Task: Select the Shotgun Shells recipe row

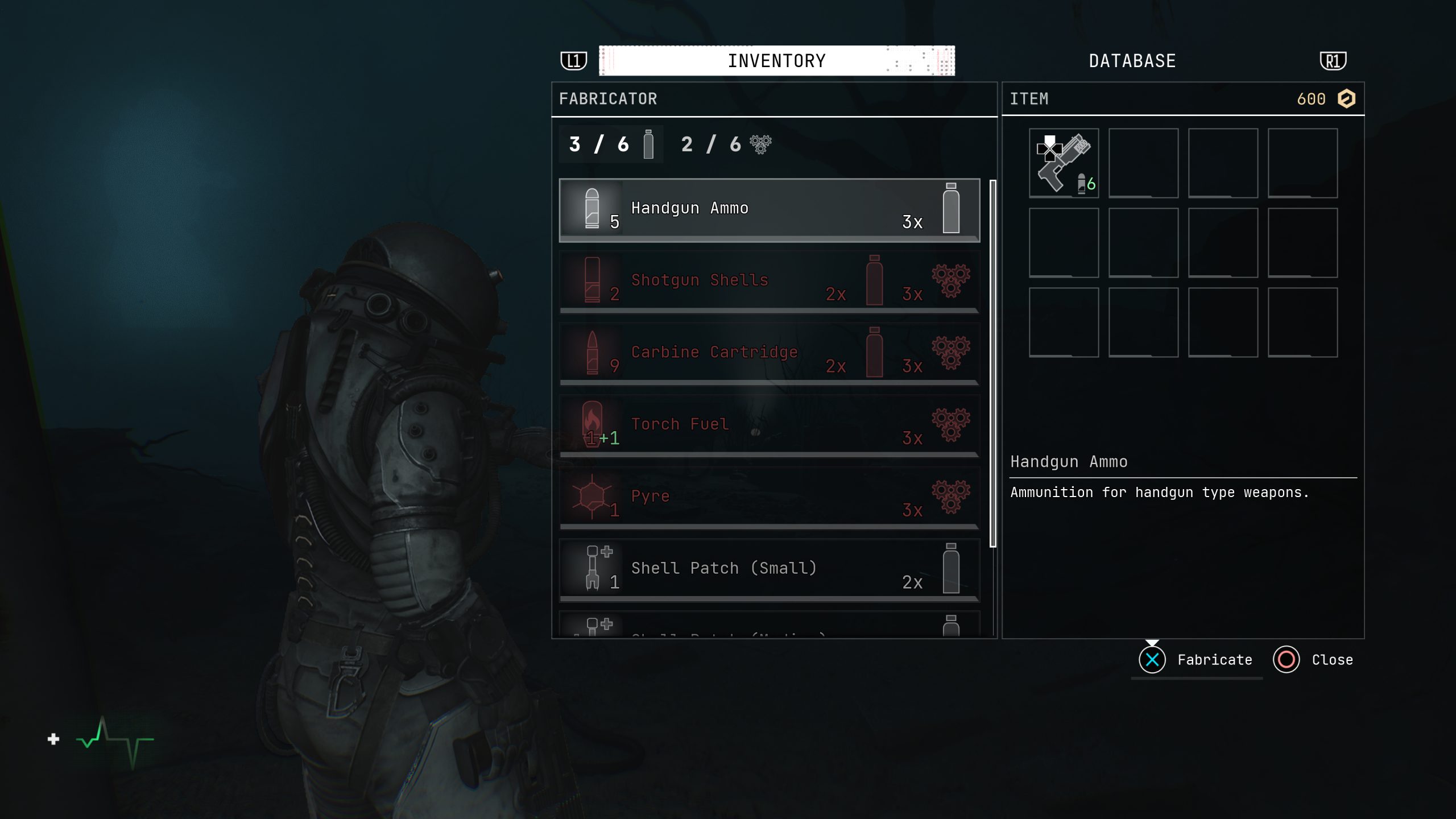Action: (x=768, y=282)
